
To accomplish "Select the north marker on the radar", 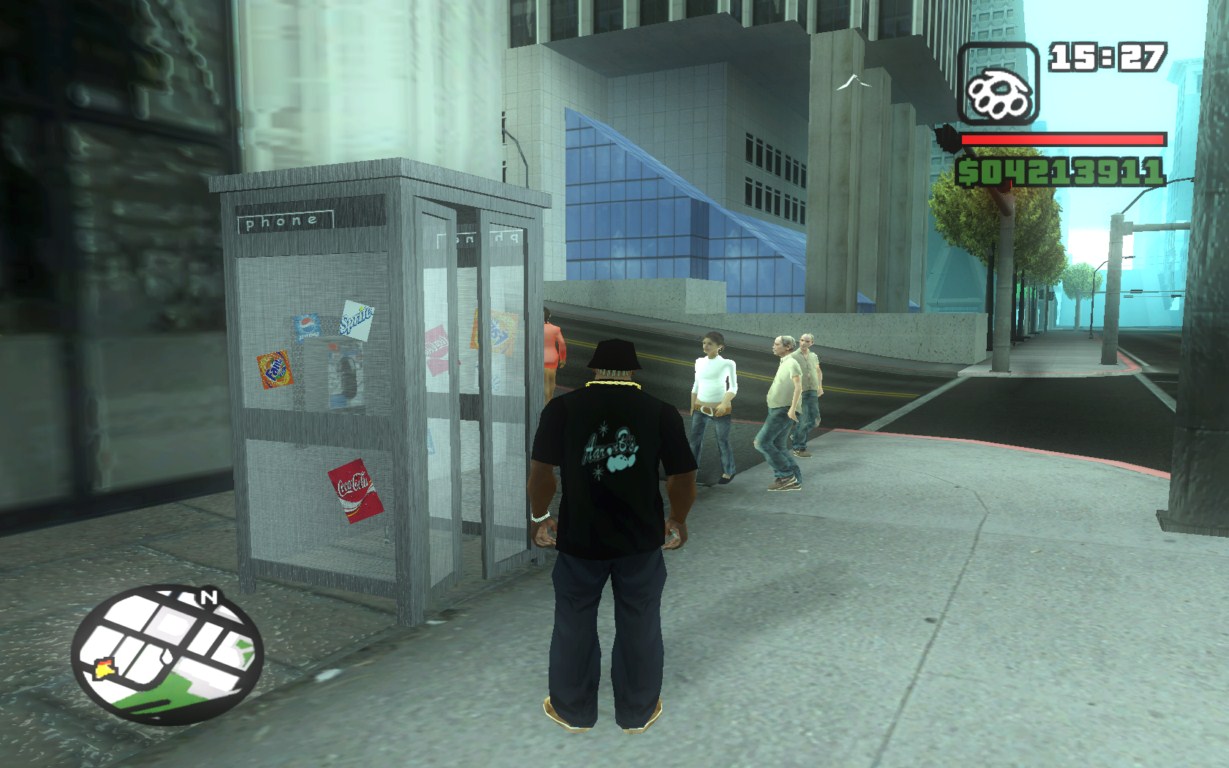I will pyautogui.click(x=209, y=597).
